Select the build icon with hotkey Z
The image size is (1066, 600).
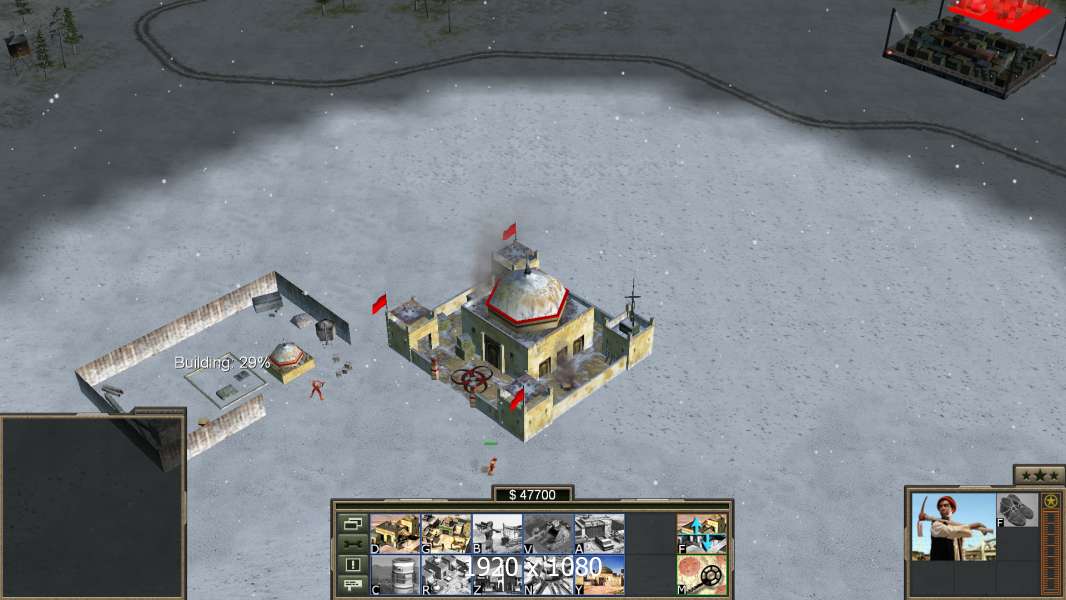pos(497,575)
